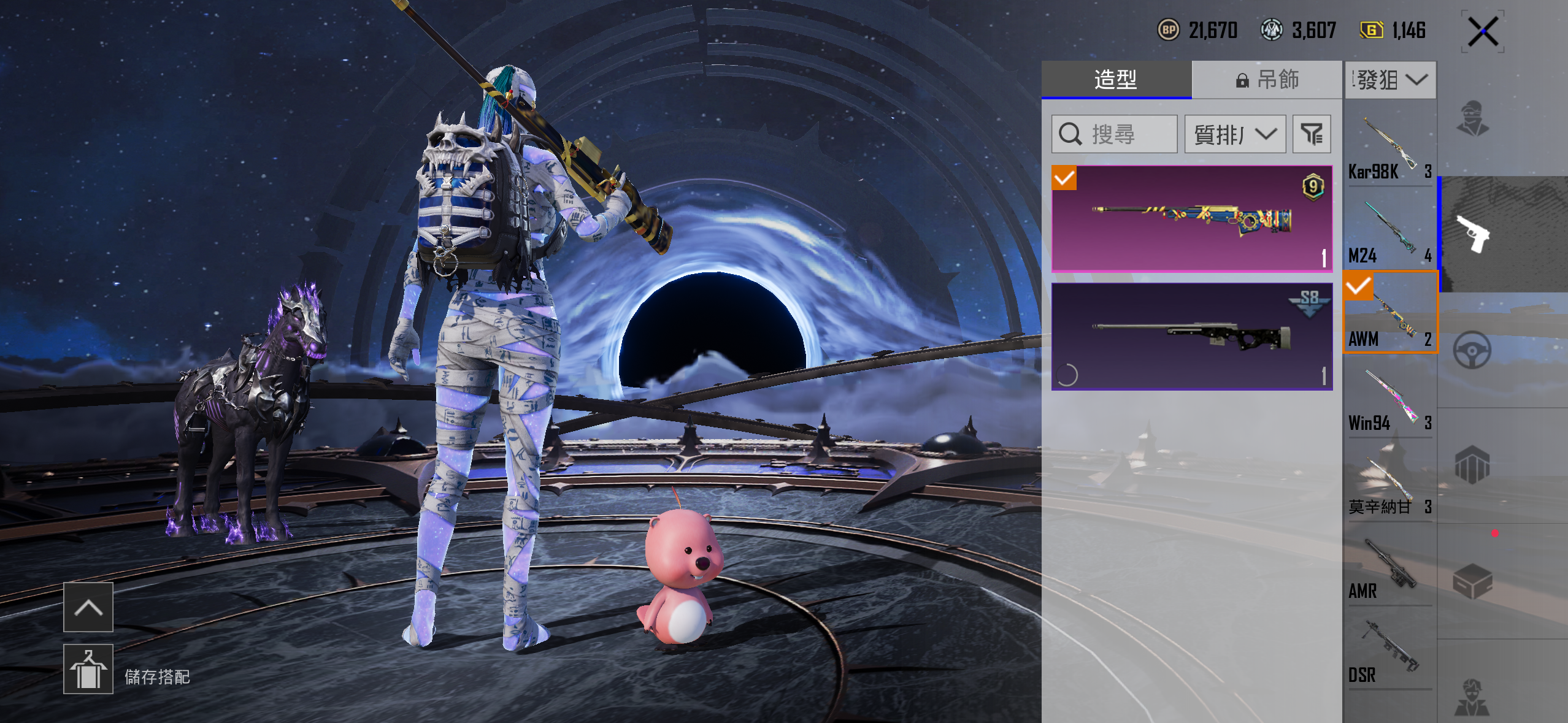Select M24 in the weapon list
Screen dimensions: 1568x723
click(x=1389, y=231)
